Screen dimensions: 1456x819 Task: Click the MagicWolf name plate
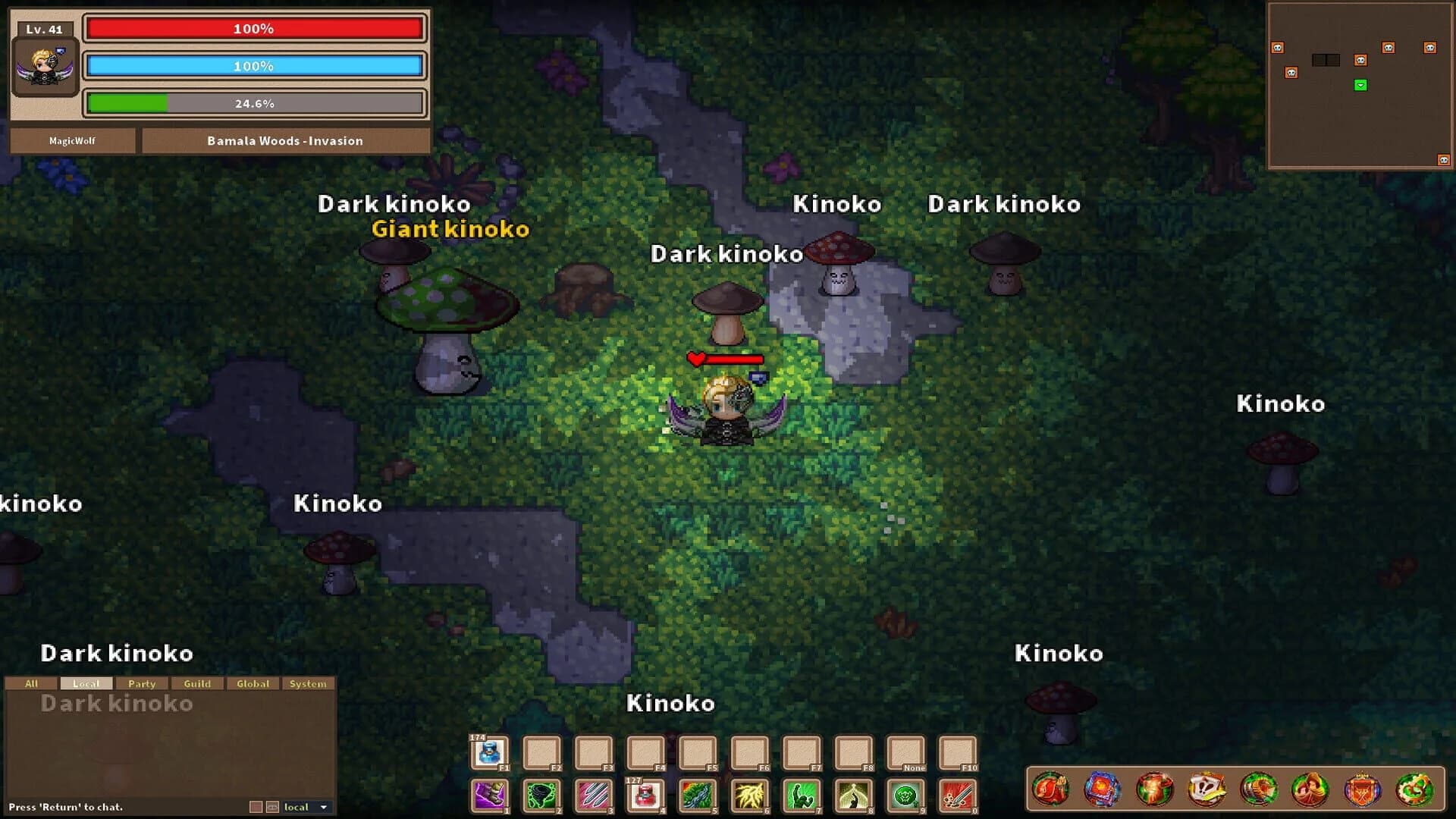click(x=71, y=141)
